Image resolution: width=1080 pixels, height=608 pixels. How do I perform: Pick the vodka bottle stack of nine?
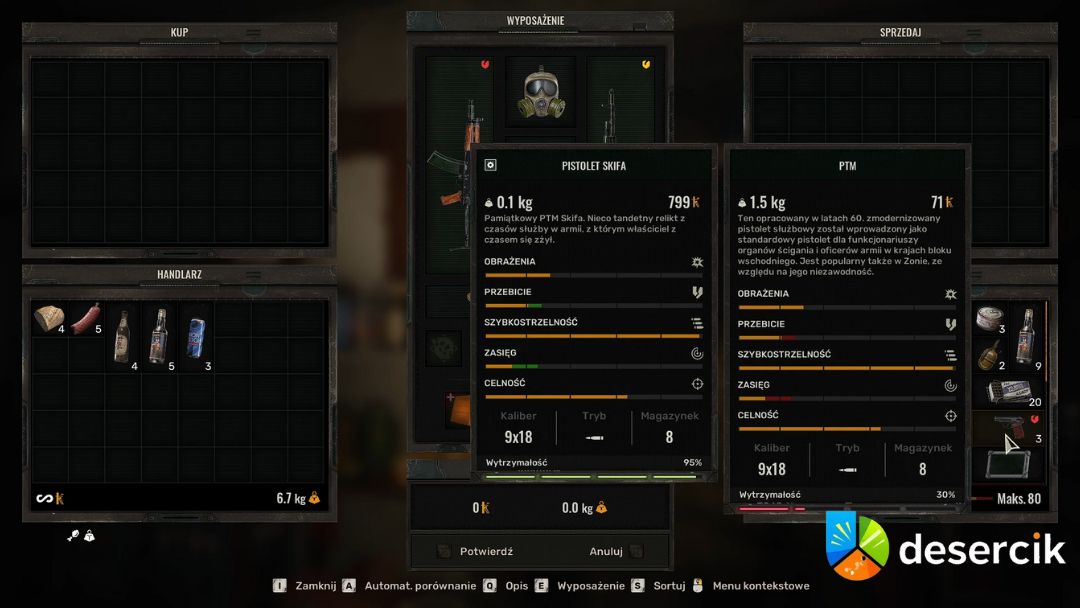(x=1027, y=335)
